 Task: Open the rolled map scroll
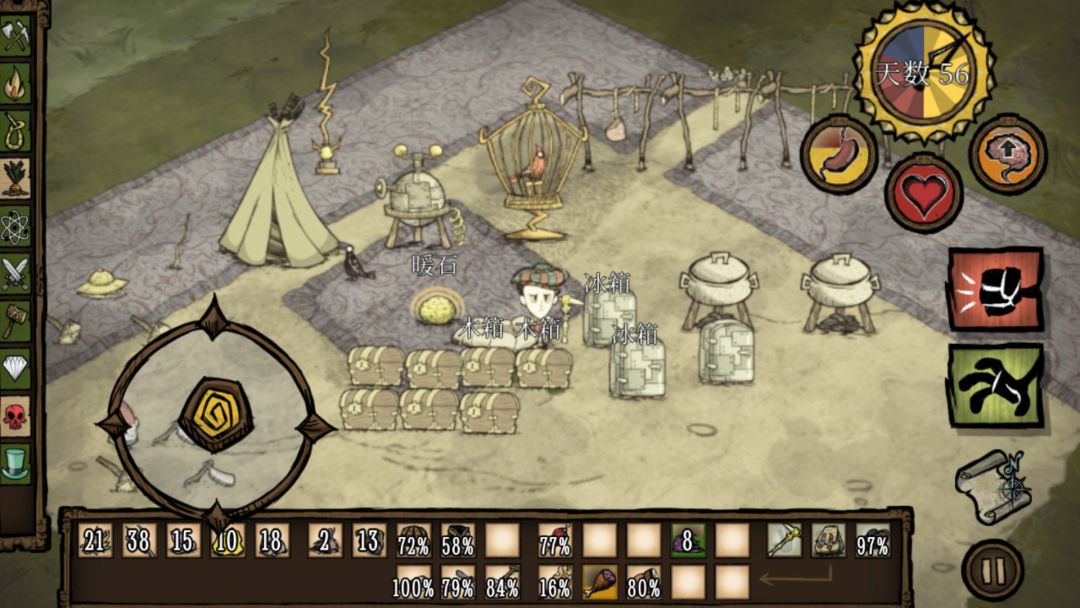click(992, 485)
